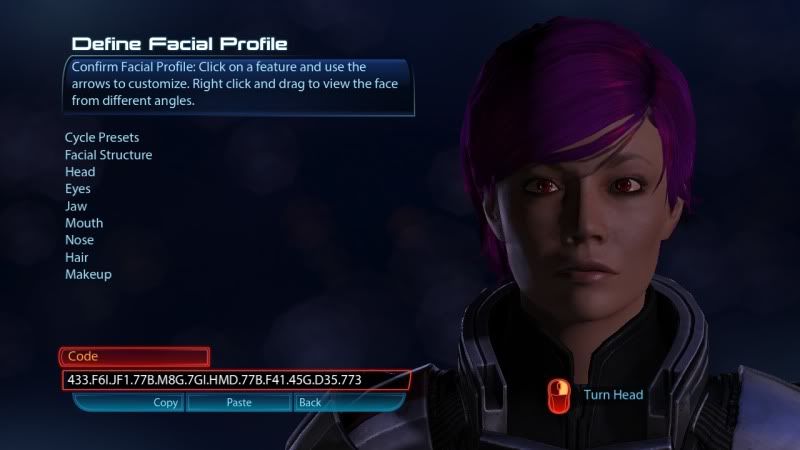Select the Hair option
Viewport: 800px width, 450px height.
click(x=77, y=257)
